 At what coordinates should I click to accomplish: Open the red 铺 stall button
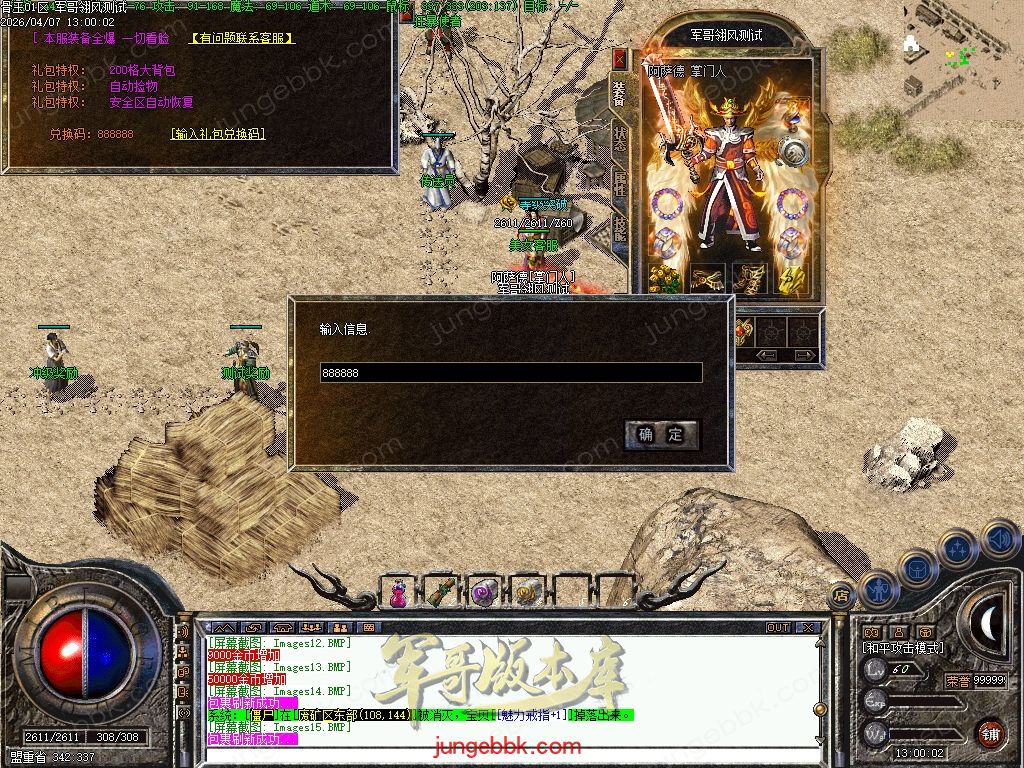point(990,733)
